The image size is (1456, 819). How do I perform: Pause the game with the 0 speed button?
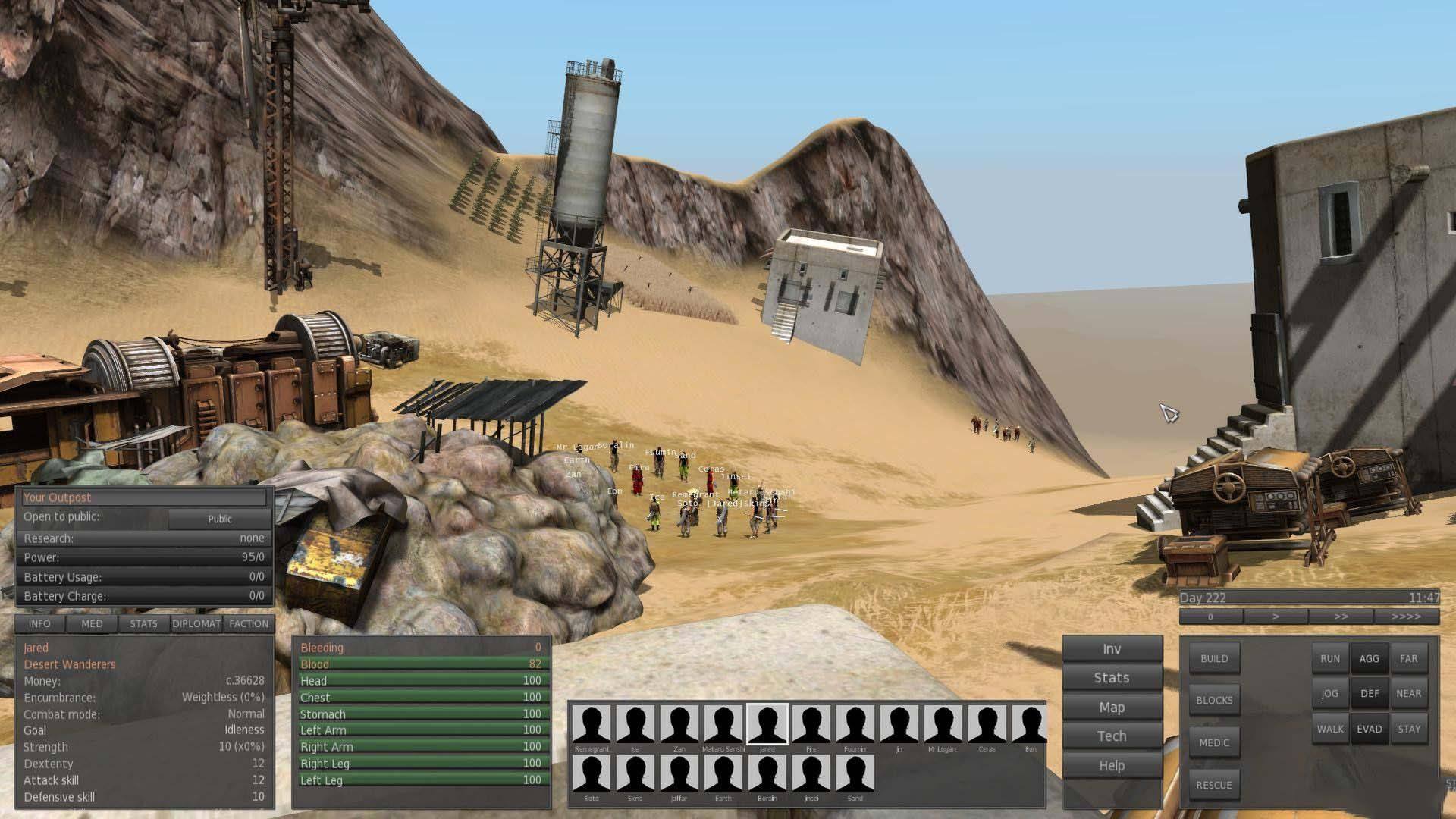[1210, 617]
